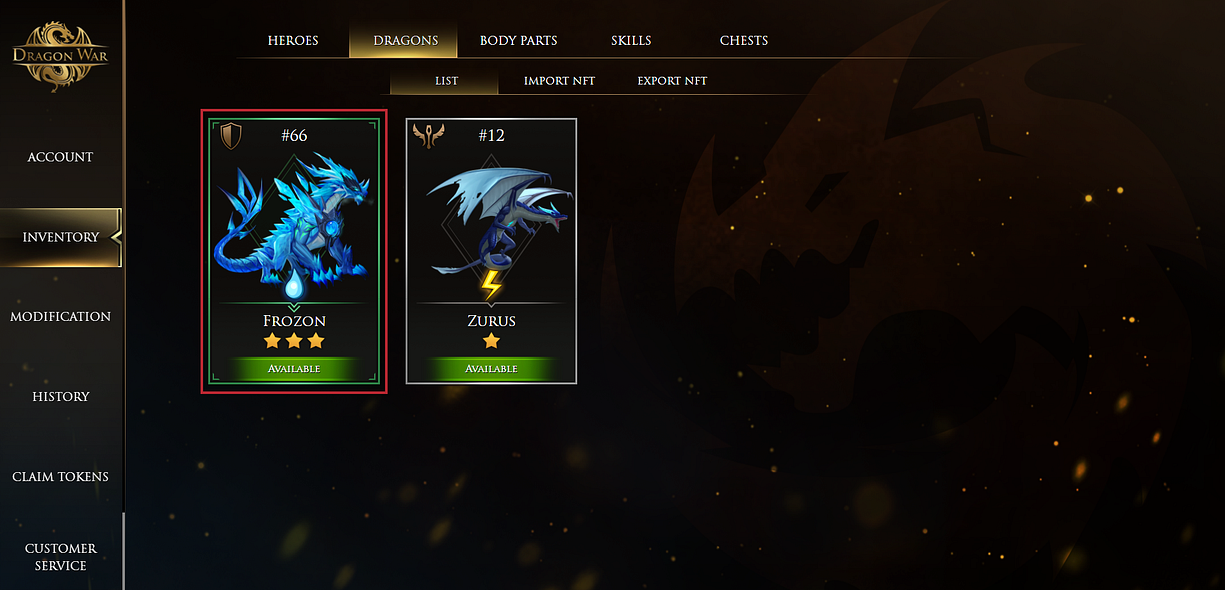This screenshot has height=590, width=1225.
Task: Select the Inventory menu entry
Action: (x=61, y=237)
